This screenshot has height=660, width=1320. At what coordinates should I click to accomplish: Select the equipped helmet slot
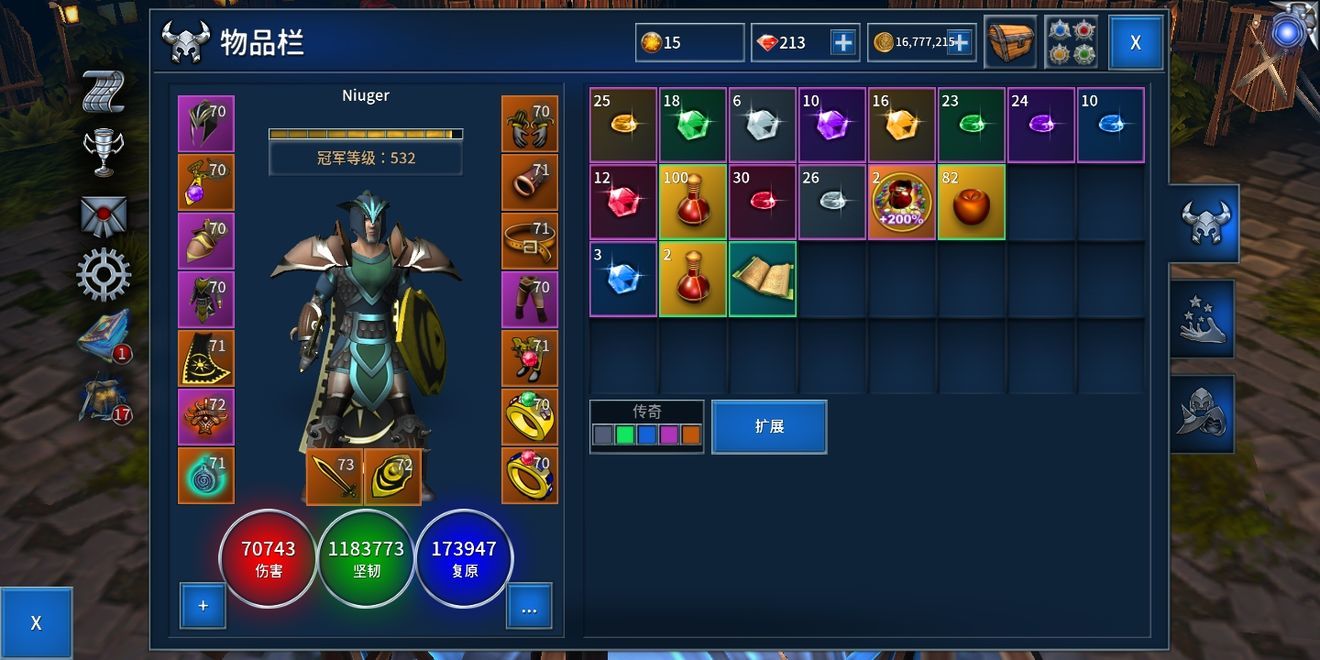(205, 124)
